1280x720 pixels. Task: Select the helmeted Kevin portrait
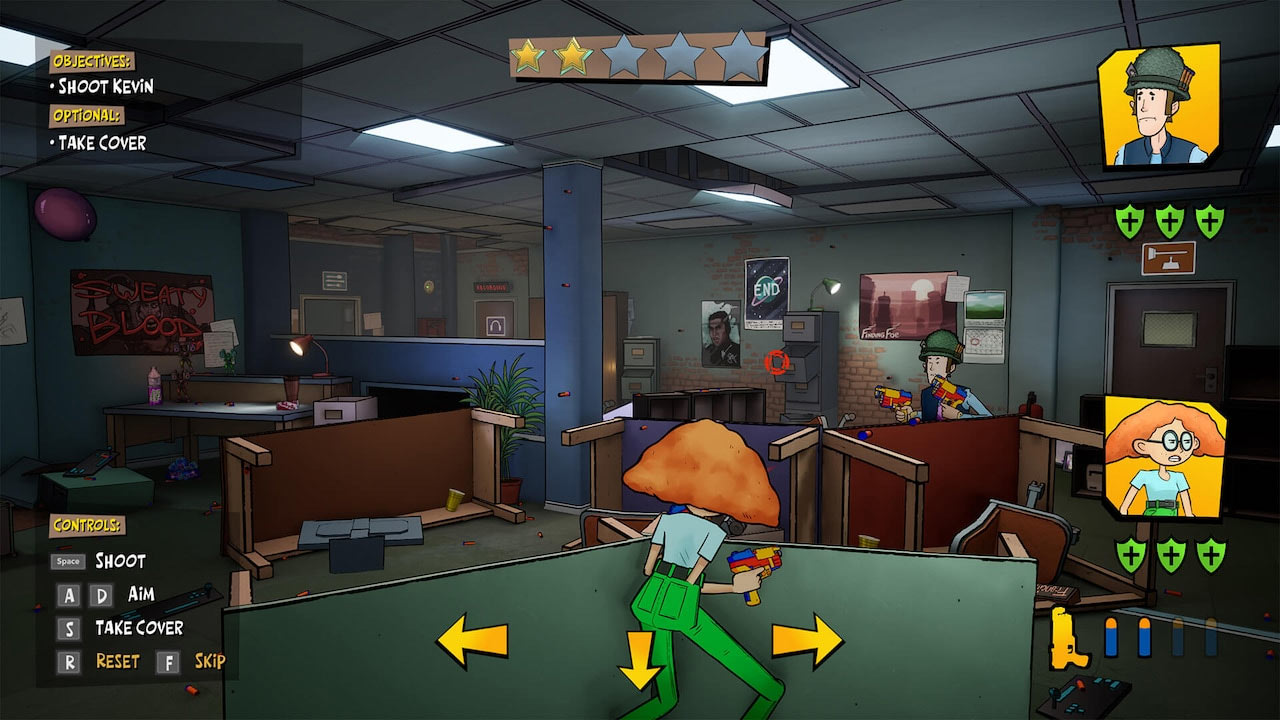[x=1159, y=105]
